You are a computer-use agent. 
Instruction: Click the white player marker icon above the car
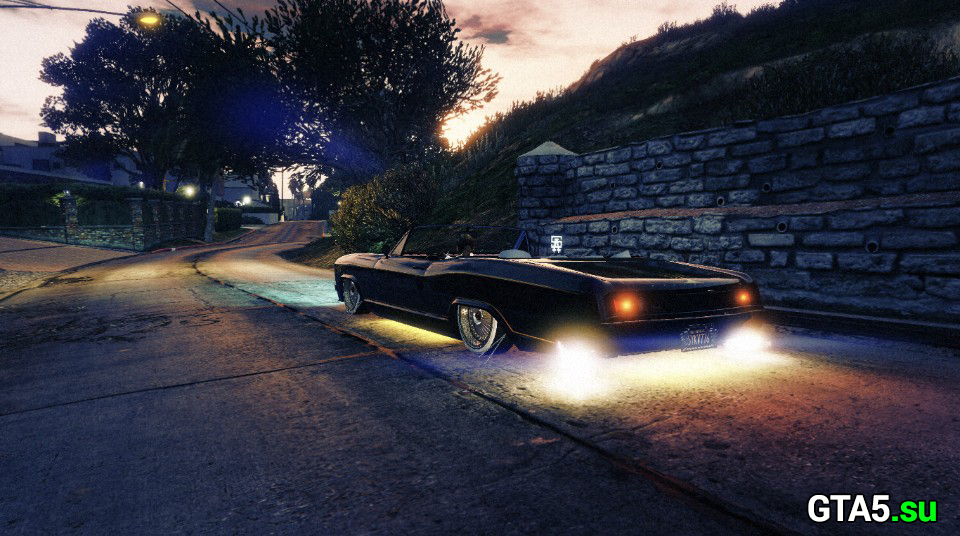[x=555, y=243]
